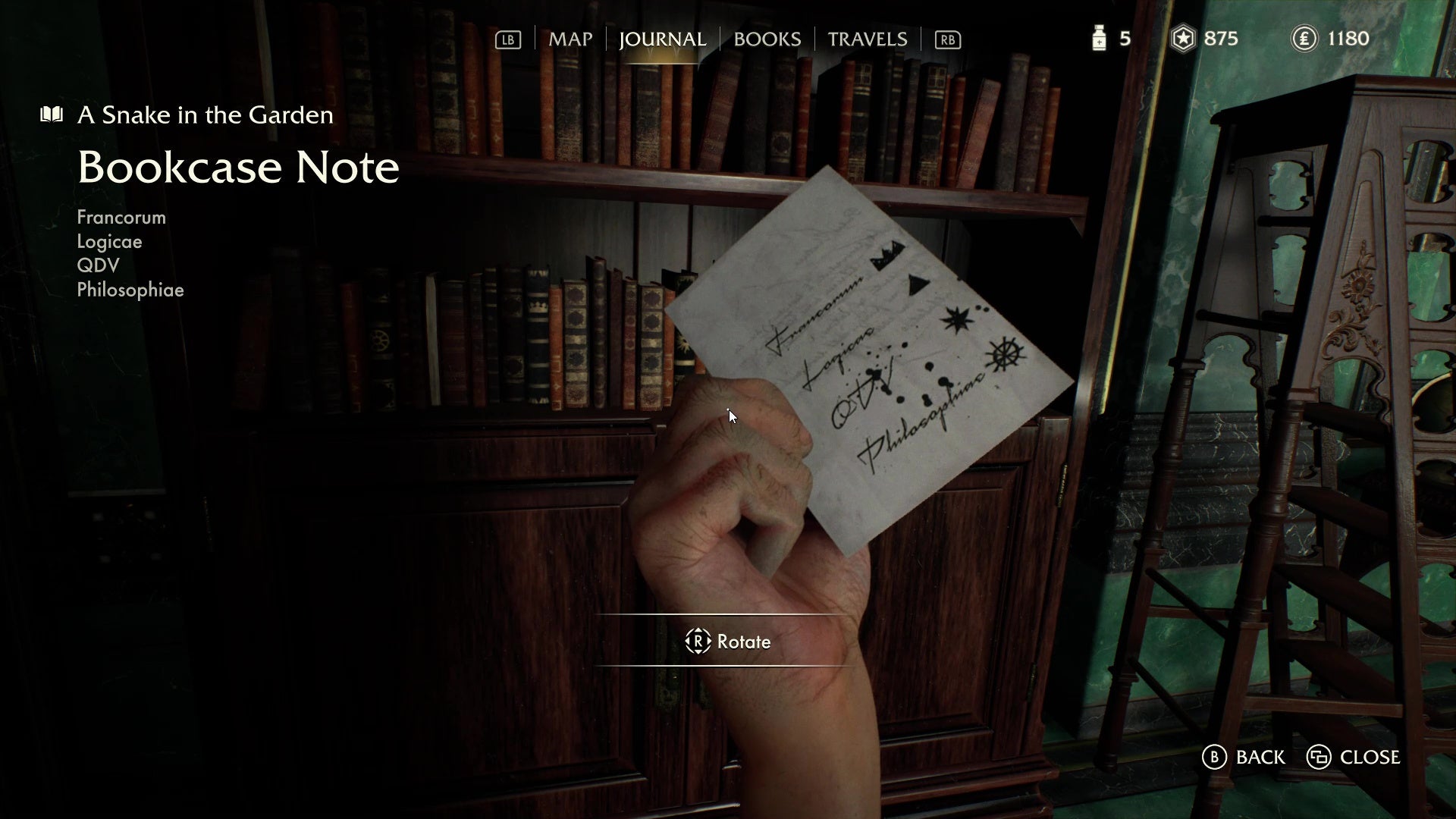Click the RB shoulder button icon

946,39
